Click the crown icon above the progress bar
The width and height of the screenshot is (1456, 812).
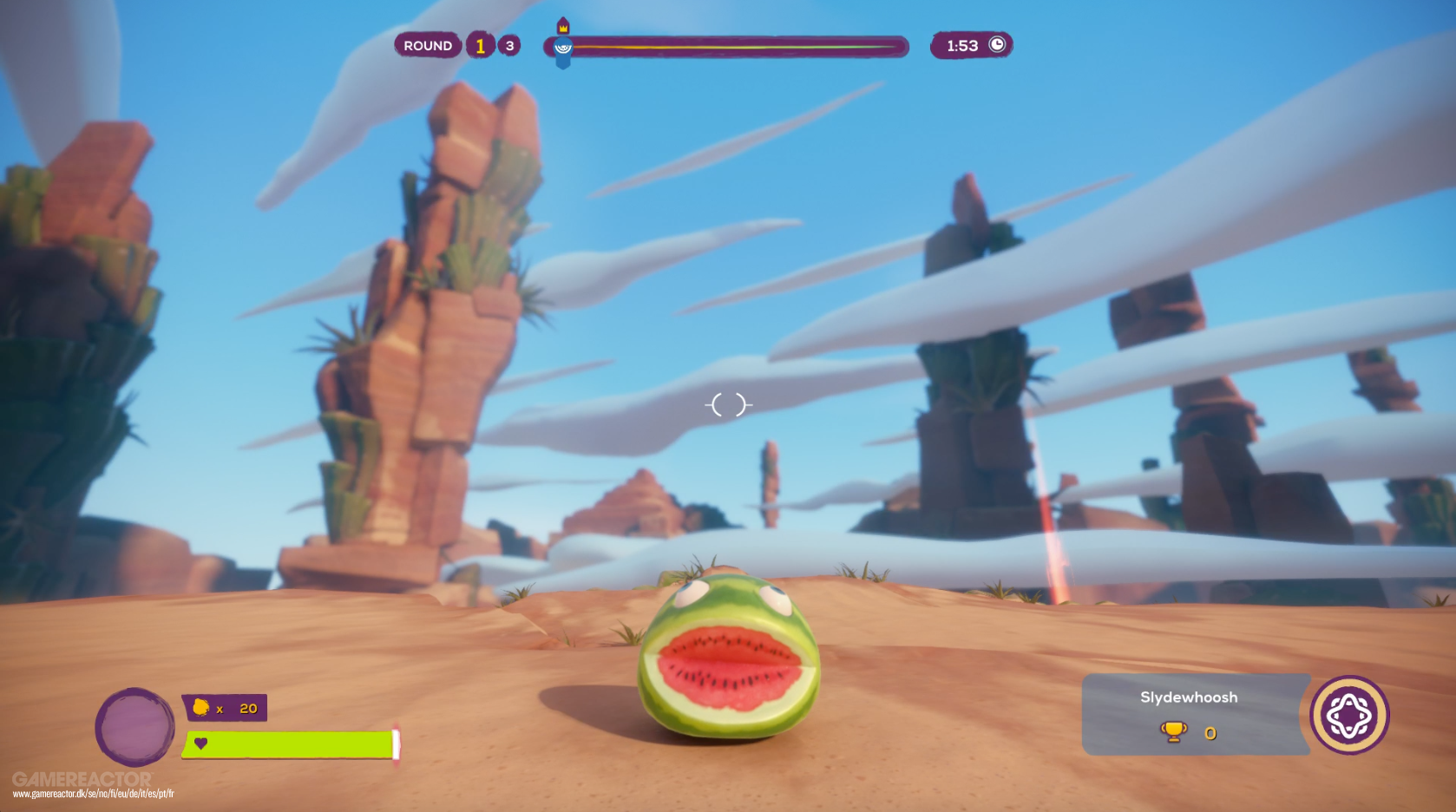(564, 29)
